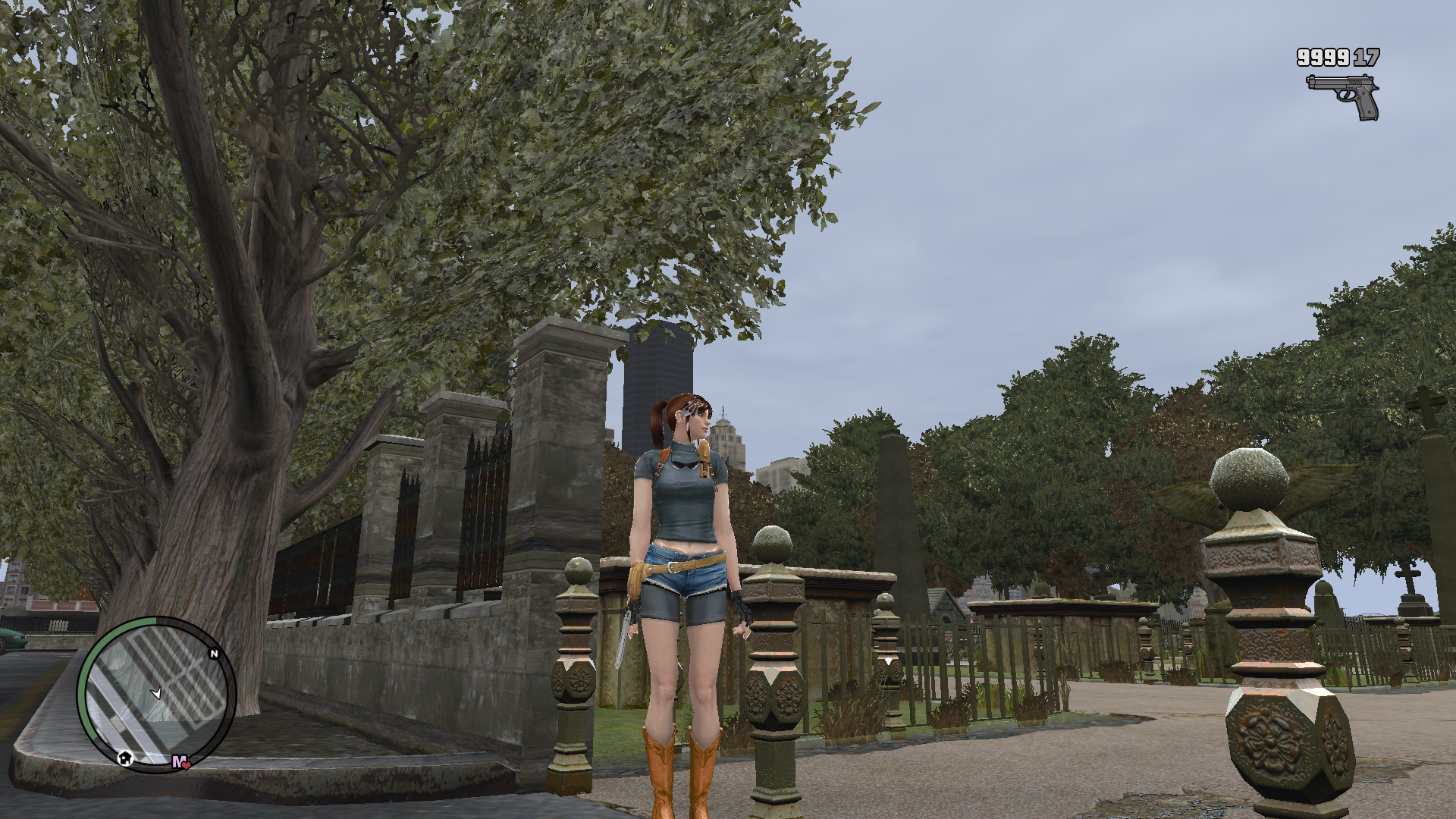Screen dimensions: 1456x819
Task: Click the circular radar minimap
Action: pyautogui.click(x=156, y=694)
